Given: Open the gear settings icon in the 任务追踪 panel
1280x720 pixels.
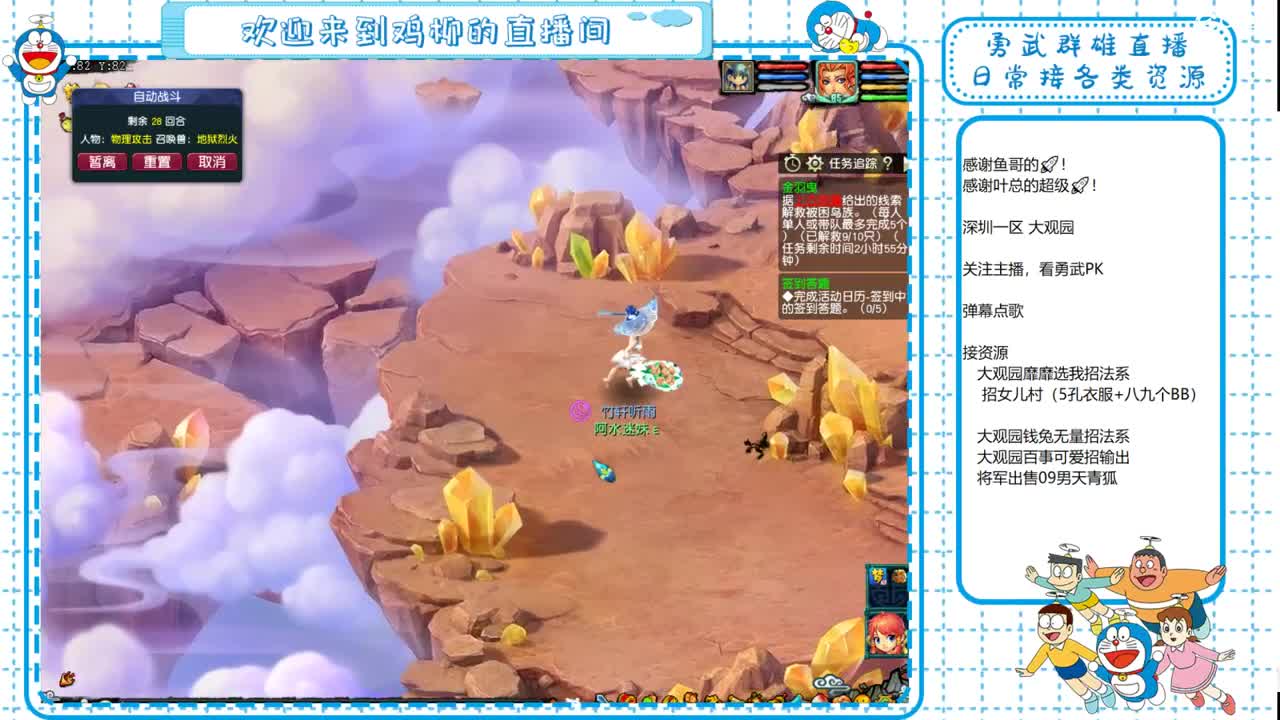Looking at the screenshot, I should 814,163.
